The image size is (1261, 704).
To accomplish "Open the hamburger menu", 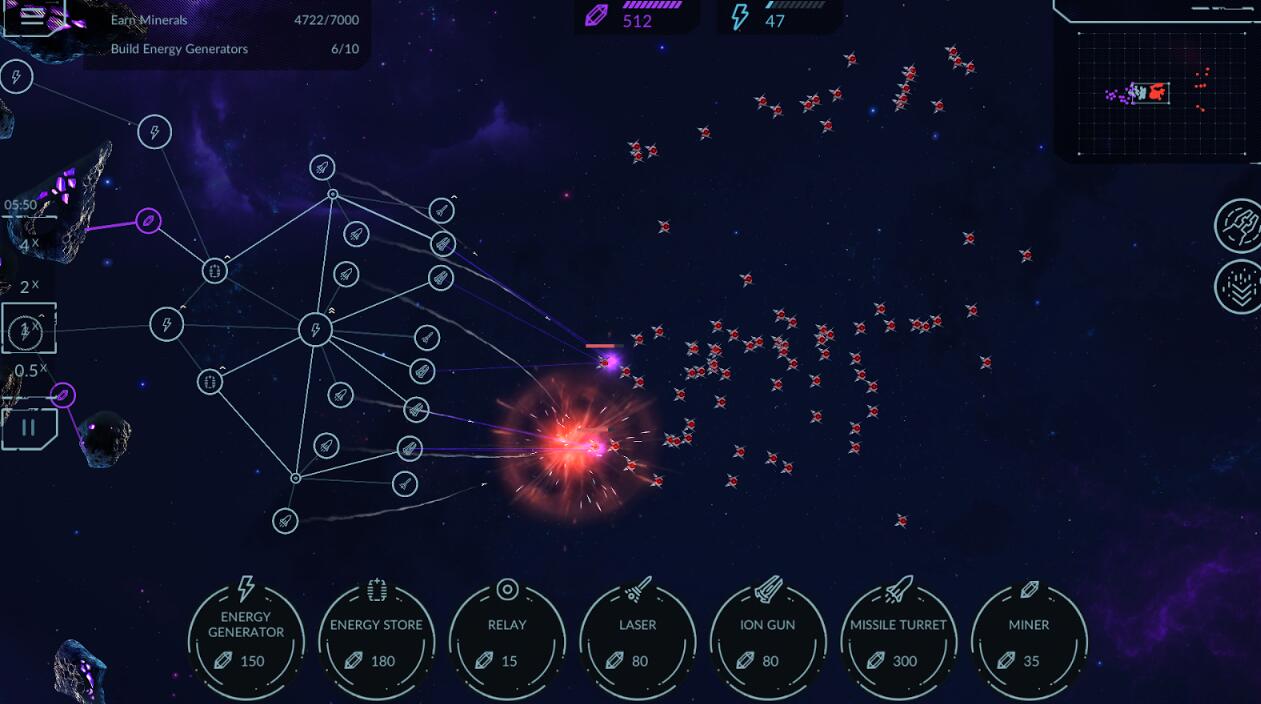I will (x=33, y=17).
